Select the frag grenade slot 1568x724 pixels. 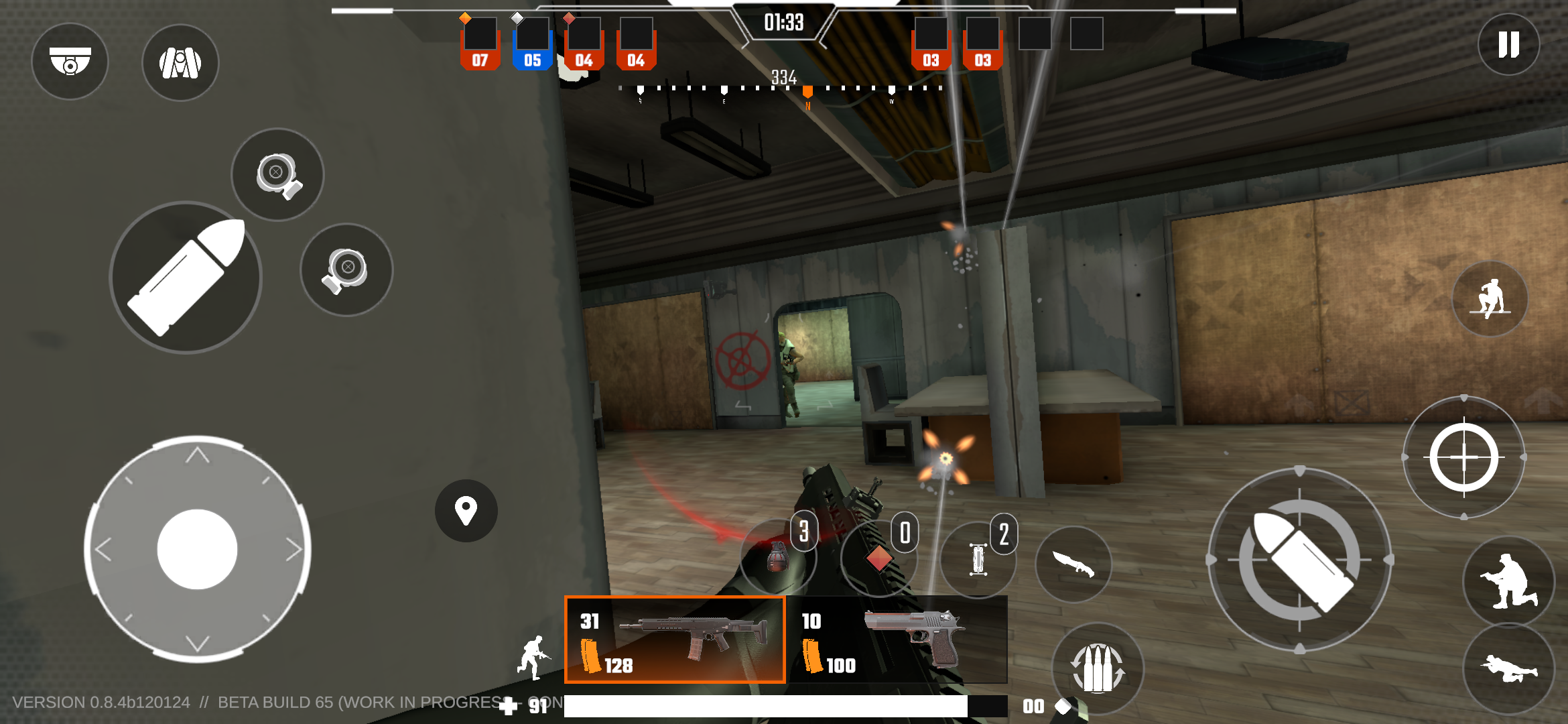pos(777,556)
